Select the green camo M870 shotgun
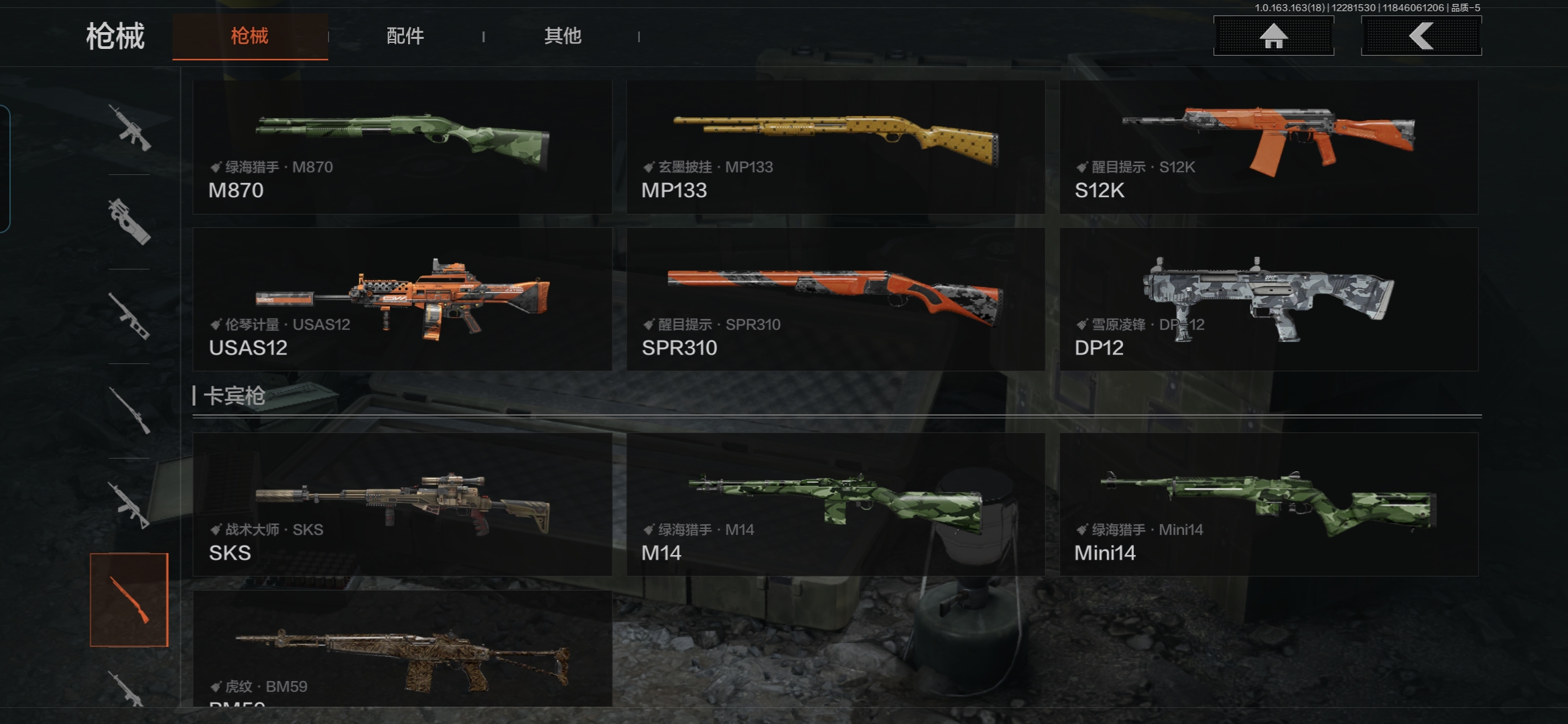 coord(402,147)
